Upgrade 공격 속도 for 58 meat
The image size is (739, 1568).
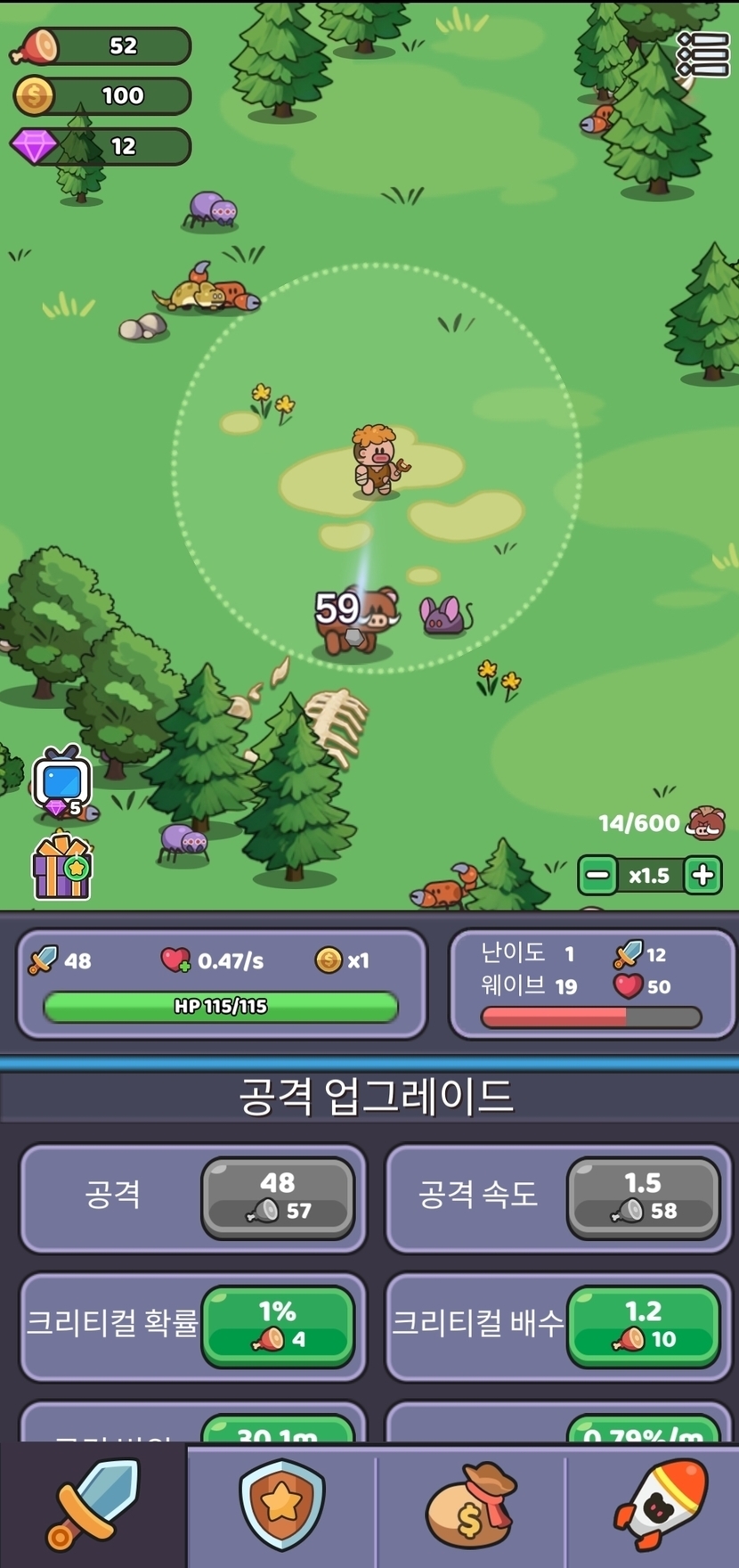pyautogui.click(x=643, y=1197)
